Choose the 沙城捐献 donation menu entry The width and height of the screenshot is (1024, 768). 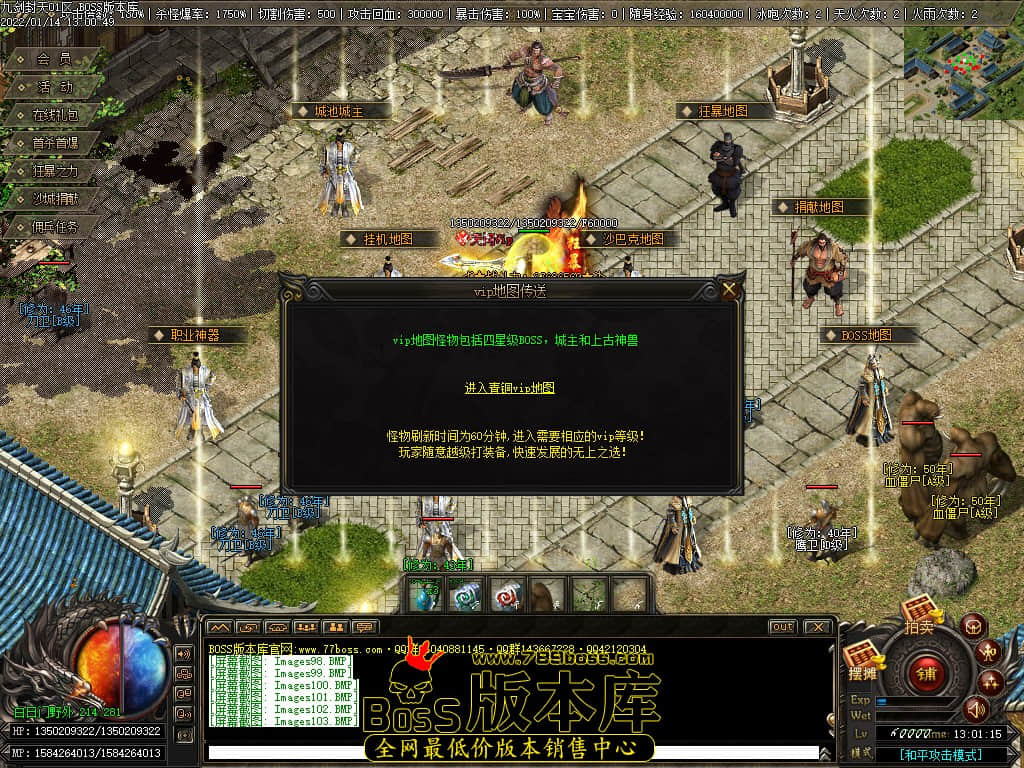pos(53,199)
